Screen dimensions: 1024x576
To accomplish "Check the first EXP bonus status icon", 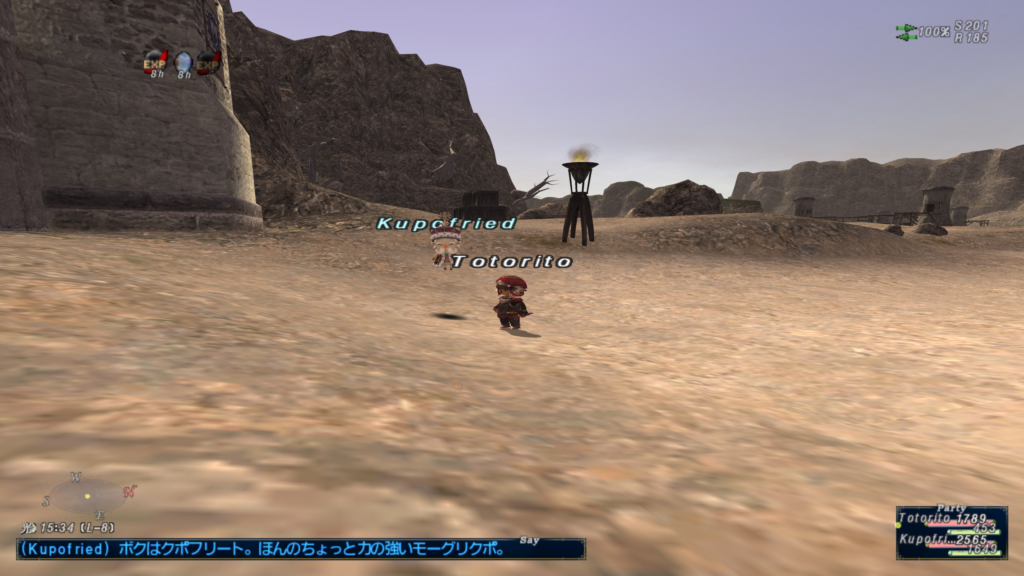I will 156,61.
